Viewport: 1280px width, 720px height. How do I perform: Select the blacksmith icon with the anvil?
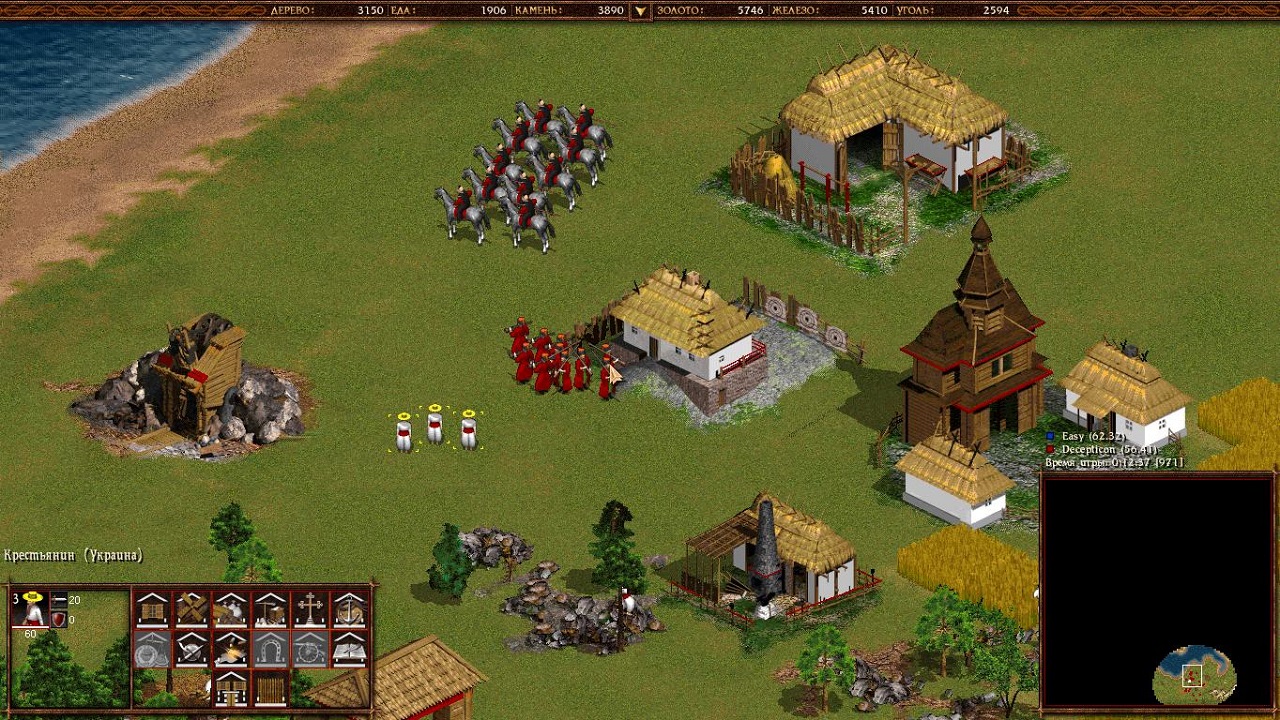(231, 649)
